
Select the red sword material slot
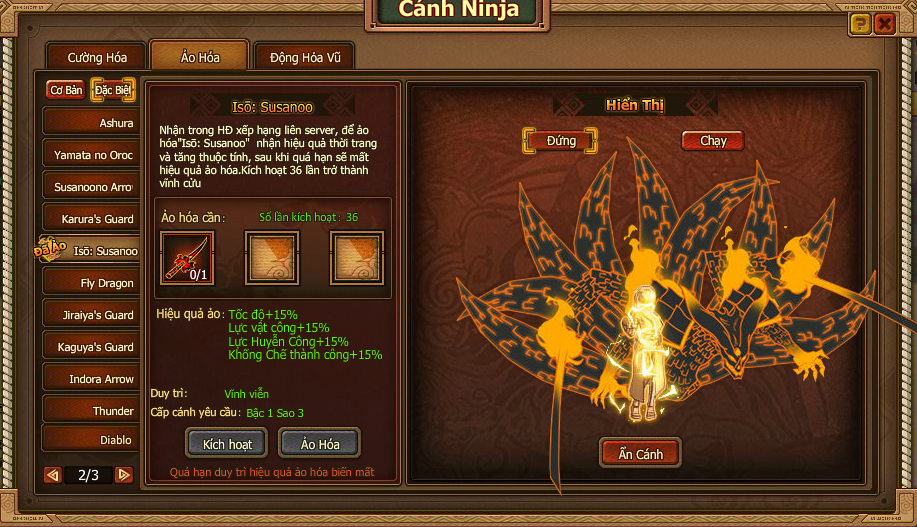click(x=188, y=258)
